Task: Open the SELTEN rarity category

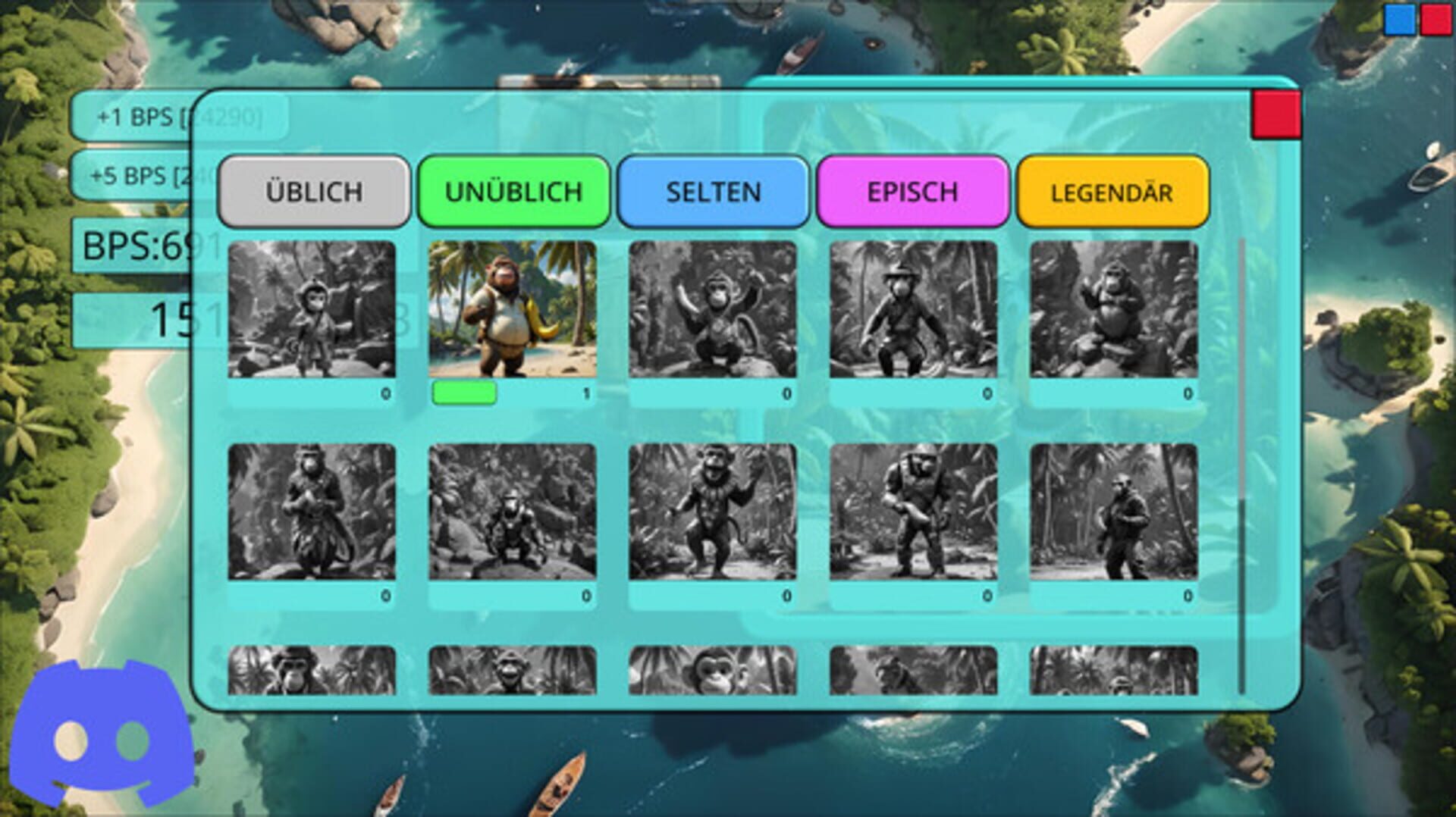Action: (713, 191)
